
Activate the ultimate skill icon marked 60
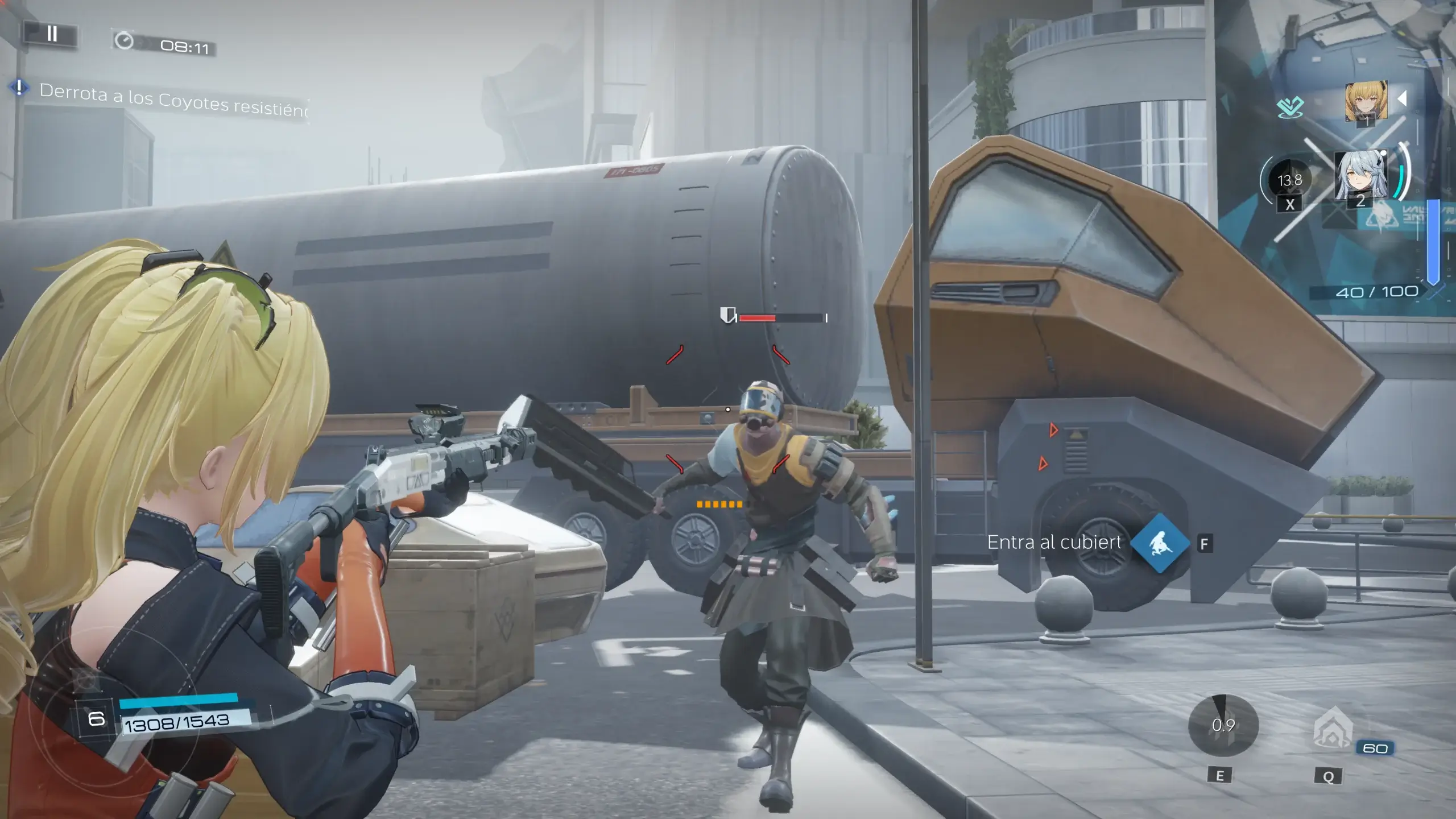1333,728
